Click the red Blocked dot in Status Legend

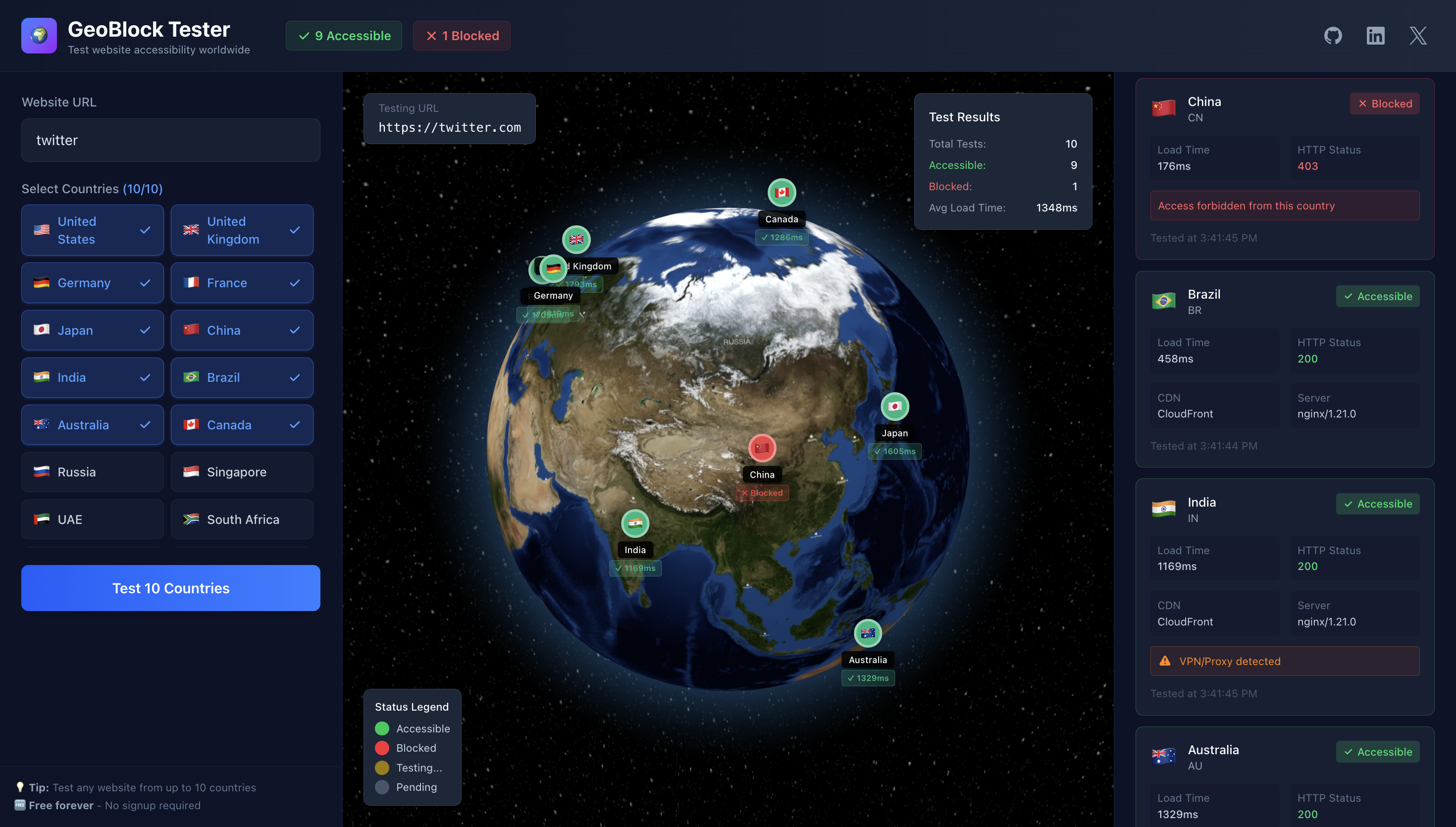(382, 748)
